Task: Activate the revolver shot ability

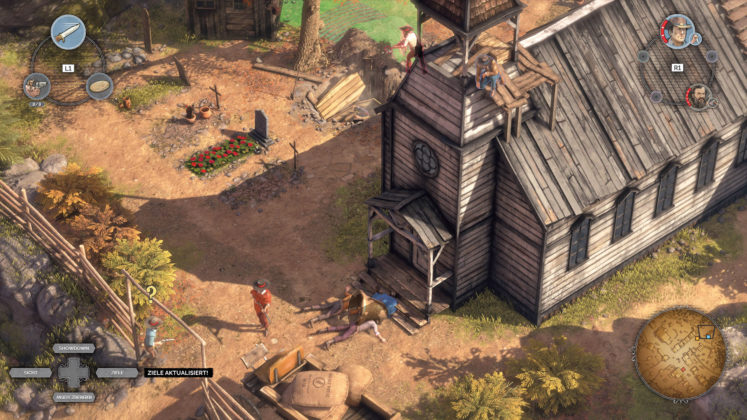Action: click(37, 86)
